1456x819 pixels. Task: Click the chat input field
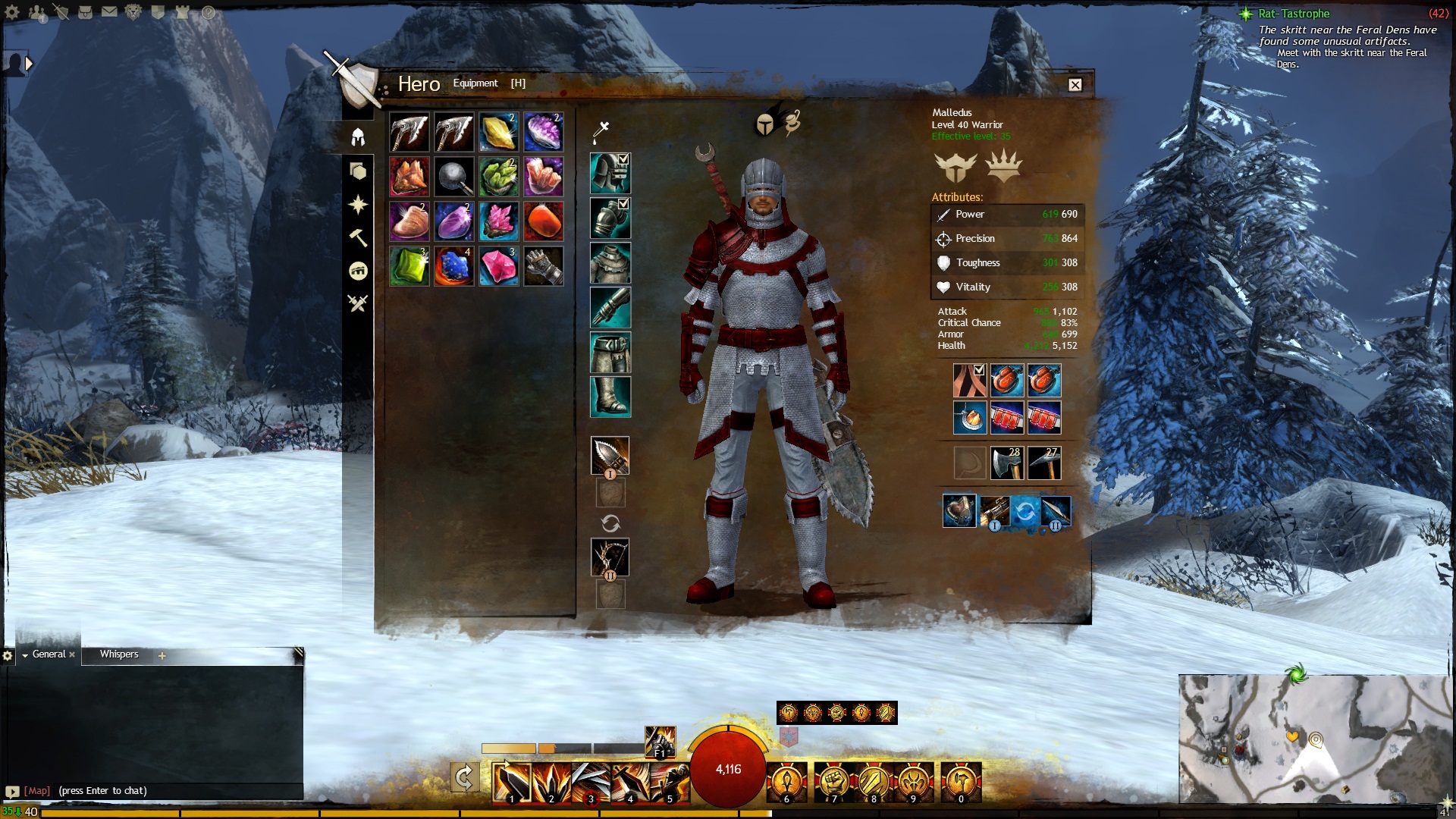(152, 791)
